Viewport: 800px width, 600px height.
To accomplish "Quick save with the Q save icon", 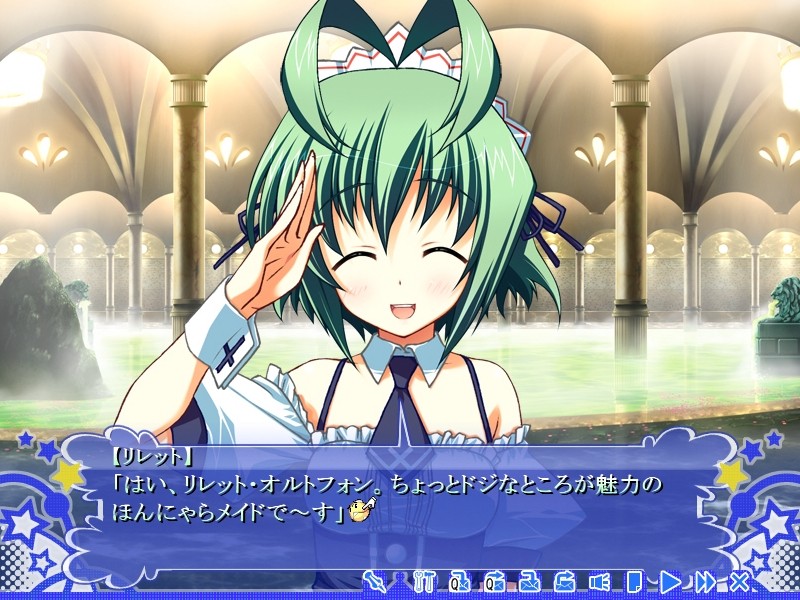I will click(461, 581).
